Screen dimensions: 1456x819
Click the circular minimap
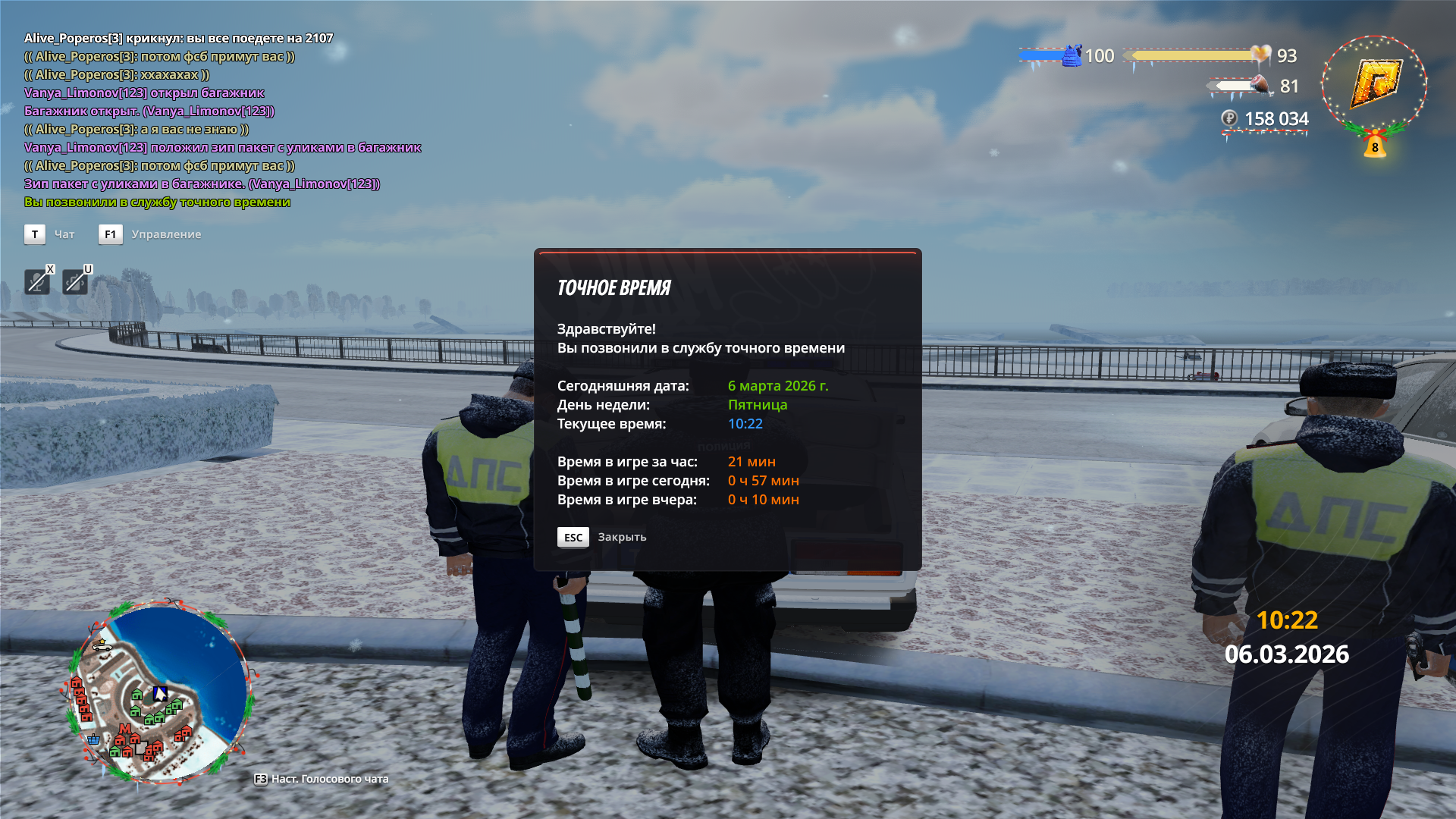[x=160, y=692]
